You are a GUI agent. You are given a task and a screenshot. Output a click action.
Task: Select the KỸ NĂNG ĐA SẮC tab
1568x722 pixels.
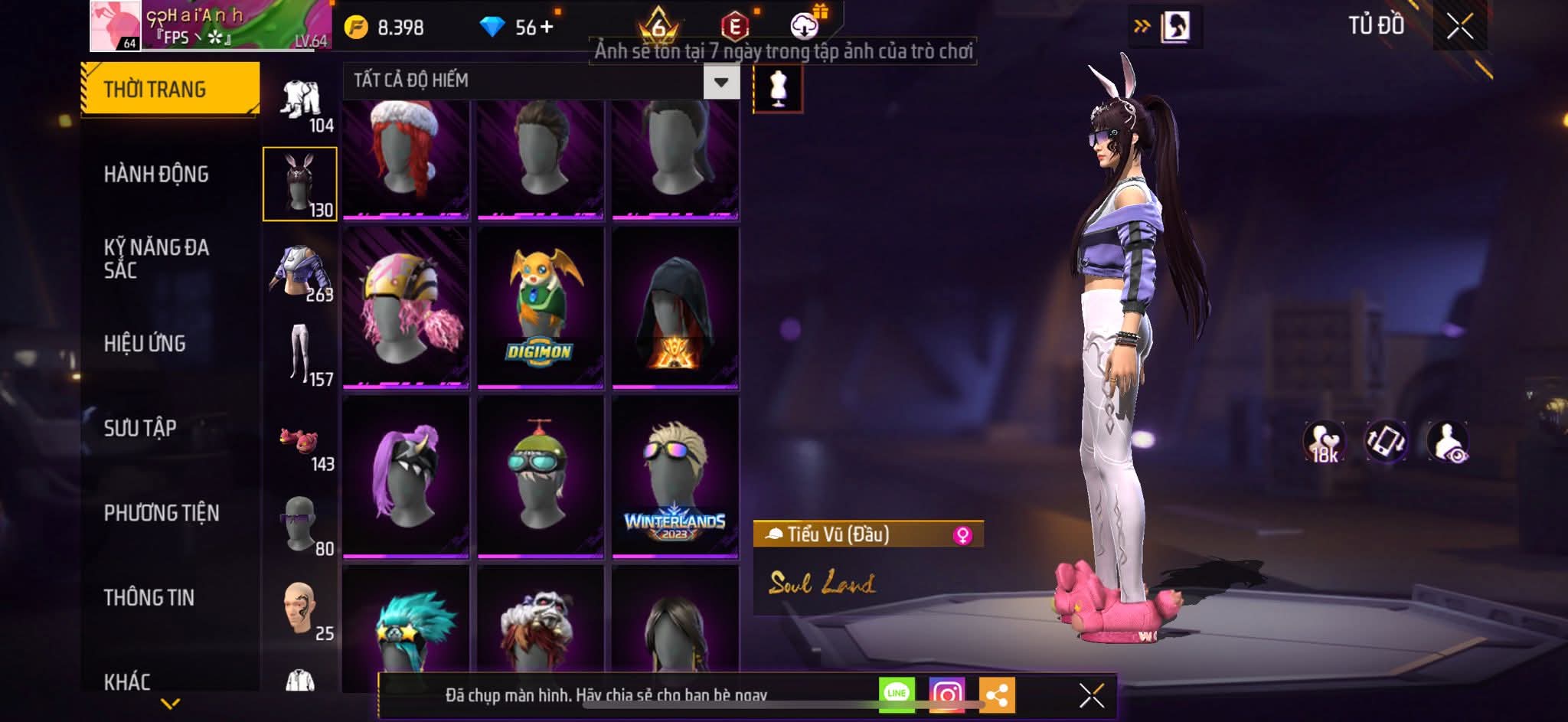(x=156, y=259)
